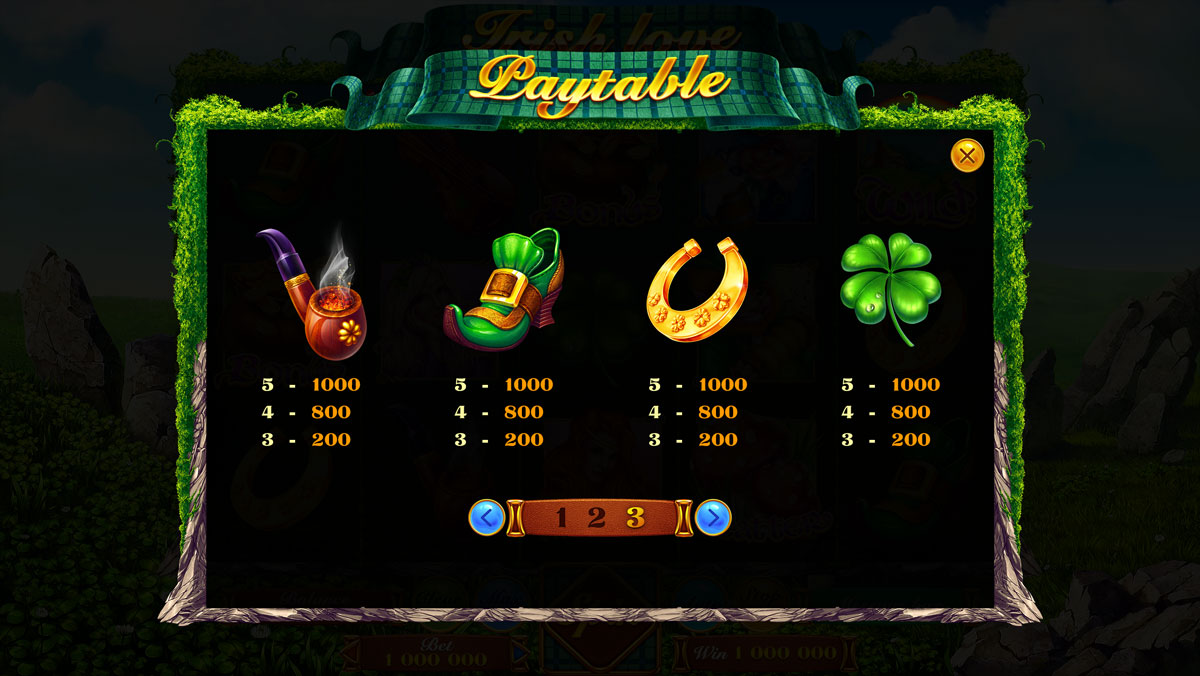Select paytable page 3
Image resolution: width=1200 pixels, height=676 pixels.
[634, 517]
